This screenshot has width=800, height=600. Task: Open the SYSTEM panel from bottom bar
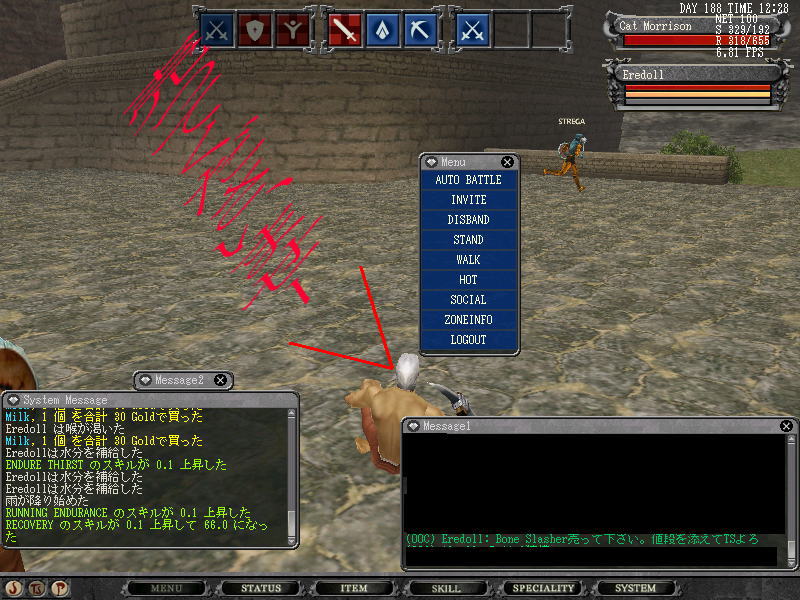[x=636, y=588]
